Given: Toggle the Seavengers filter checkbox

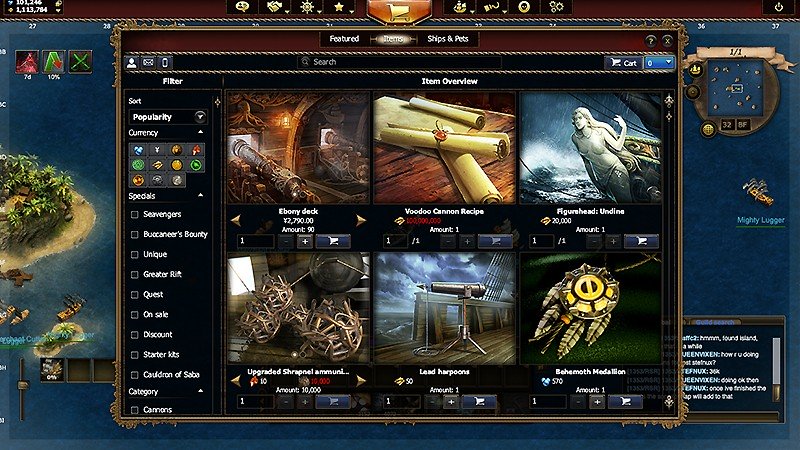Looking at the screenshot, I should coord(135,214).
